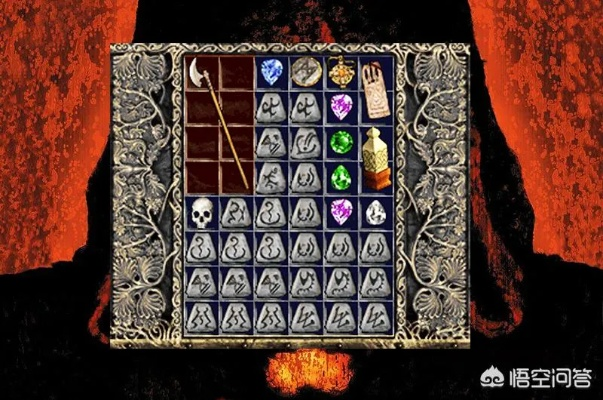This screenshot has width=603, height=400.
Task: Select the round grey stone disc
Action: (x=305, y=72)
